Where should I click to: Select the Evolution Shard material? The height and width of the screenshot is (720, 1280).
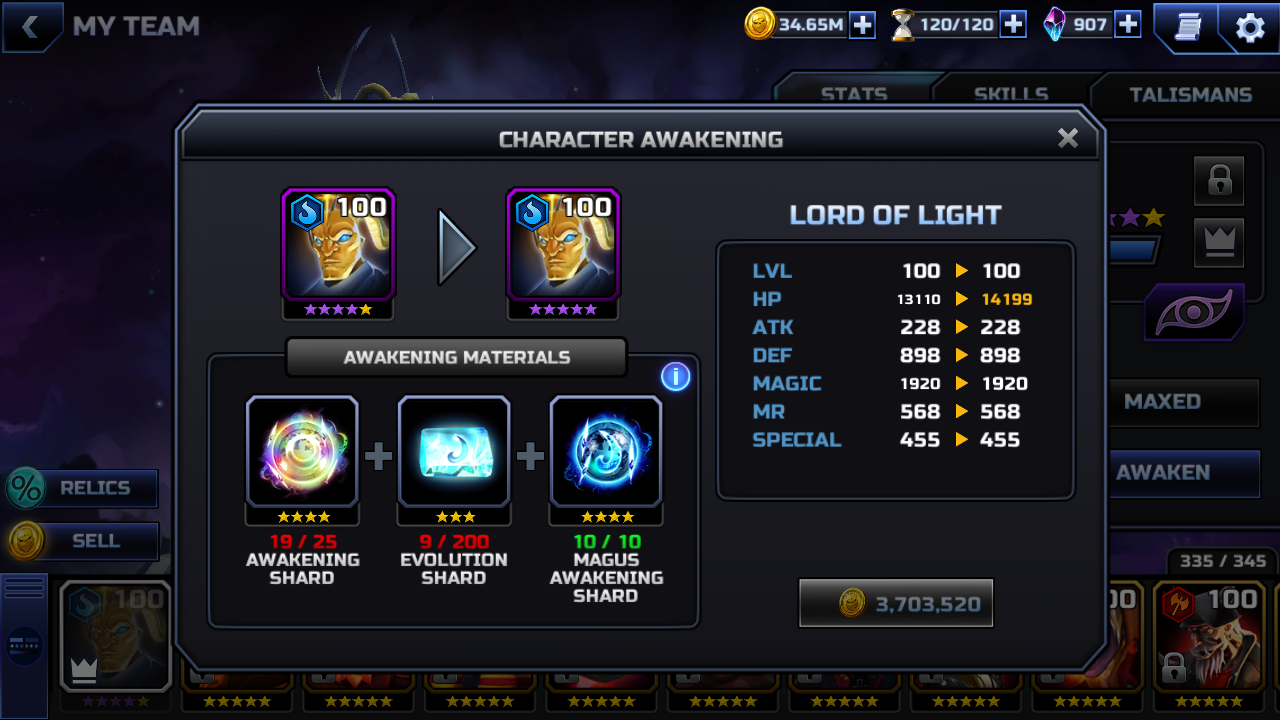[x=454, y=452]
